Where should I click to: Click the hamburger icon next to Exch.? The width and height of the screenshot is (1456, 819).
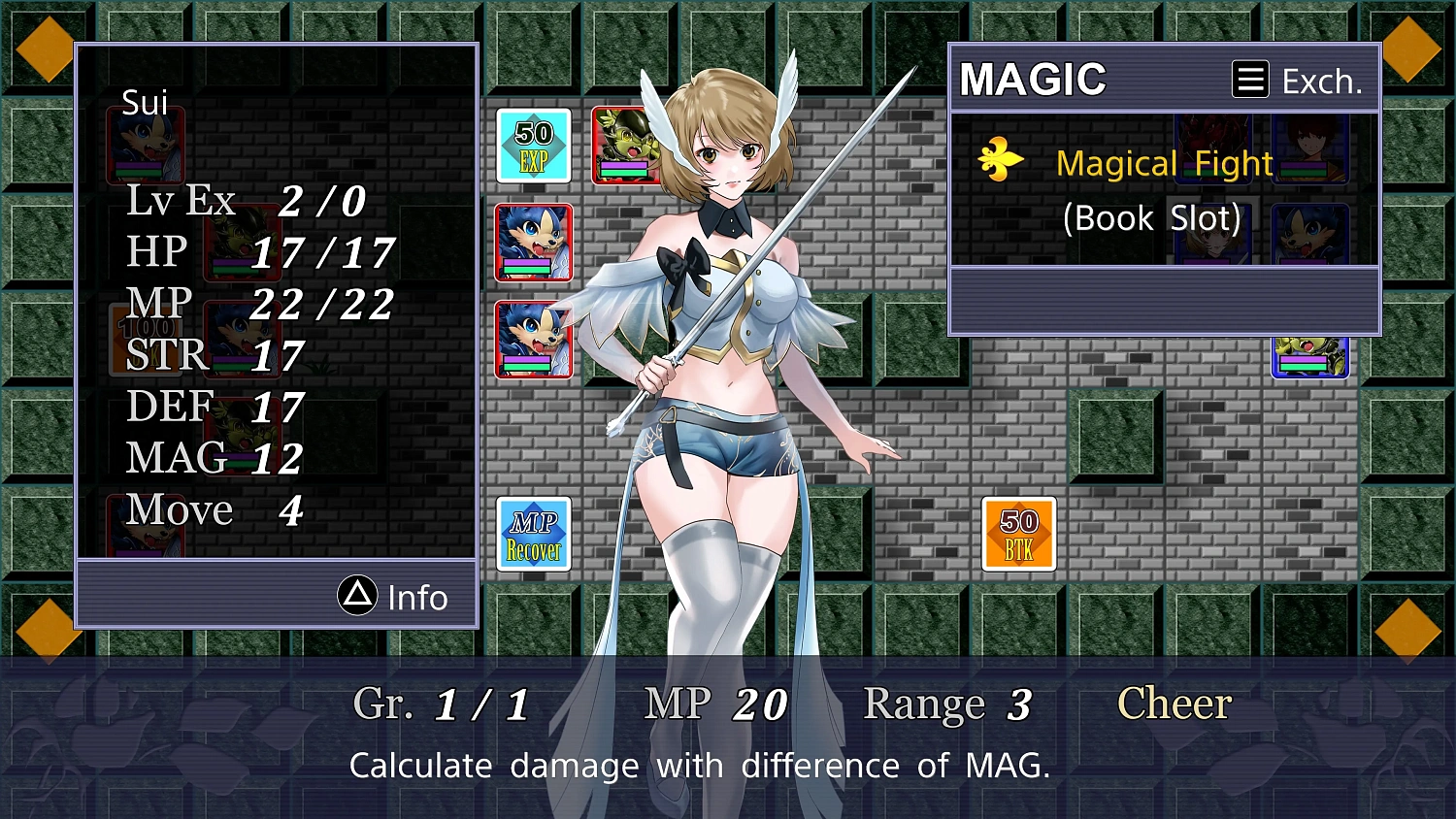(1250, 80)
